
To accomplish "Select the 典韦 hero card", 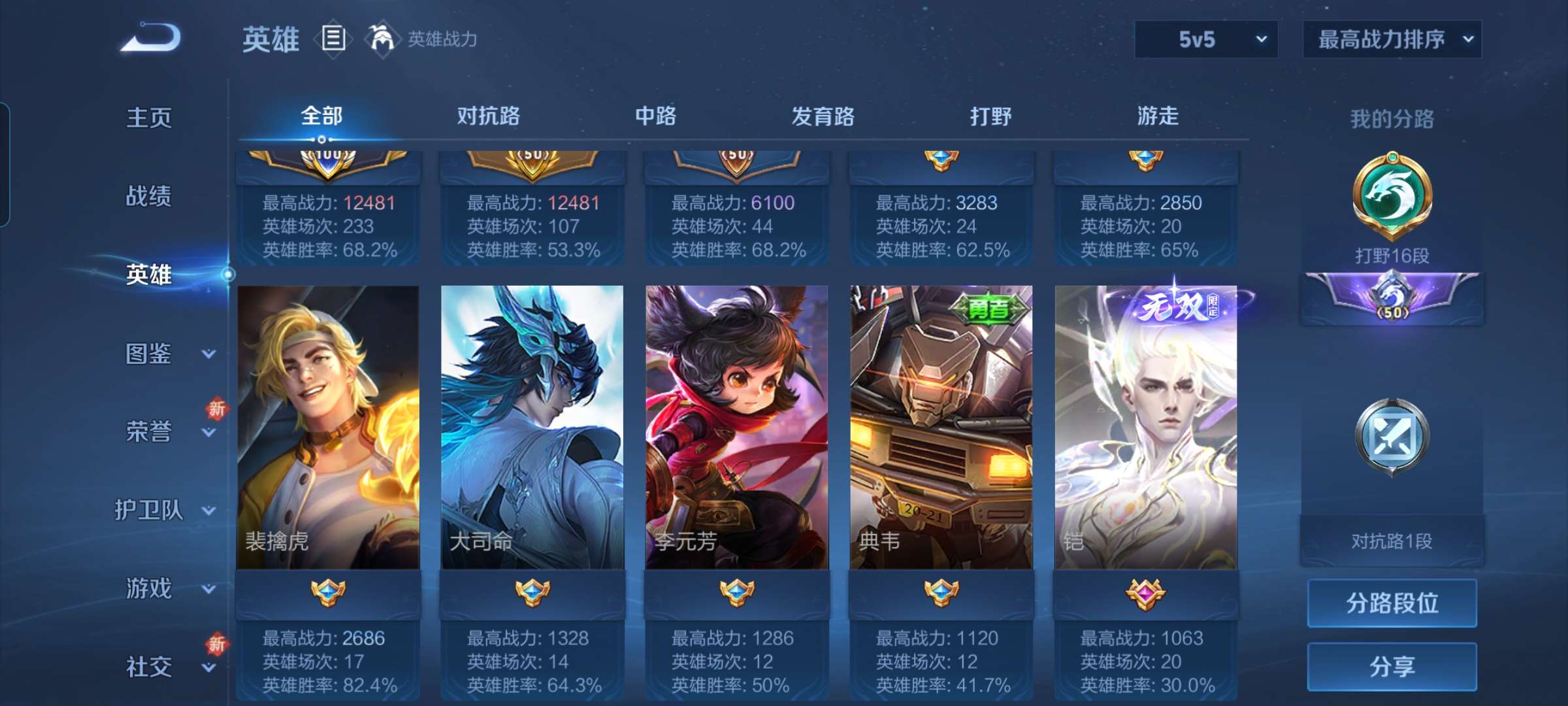I will [x=941, y=428].
